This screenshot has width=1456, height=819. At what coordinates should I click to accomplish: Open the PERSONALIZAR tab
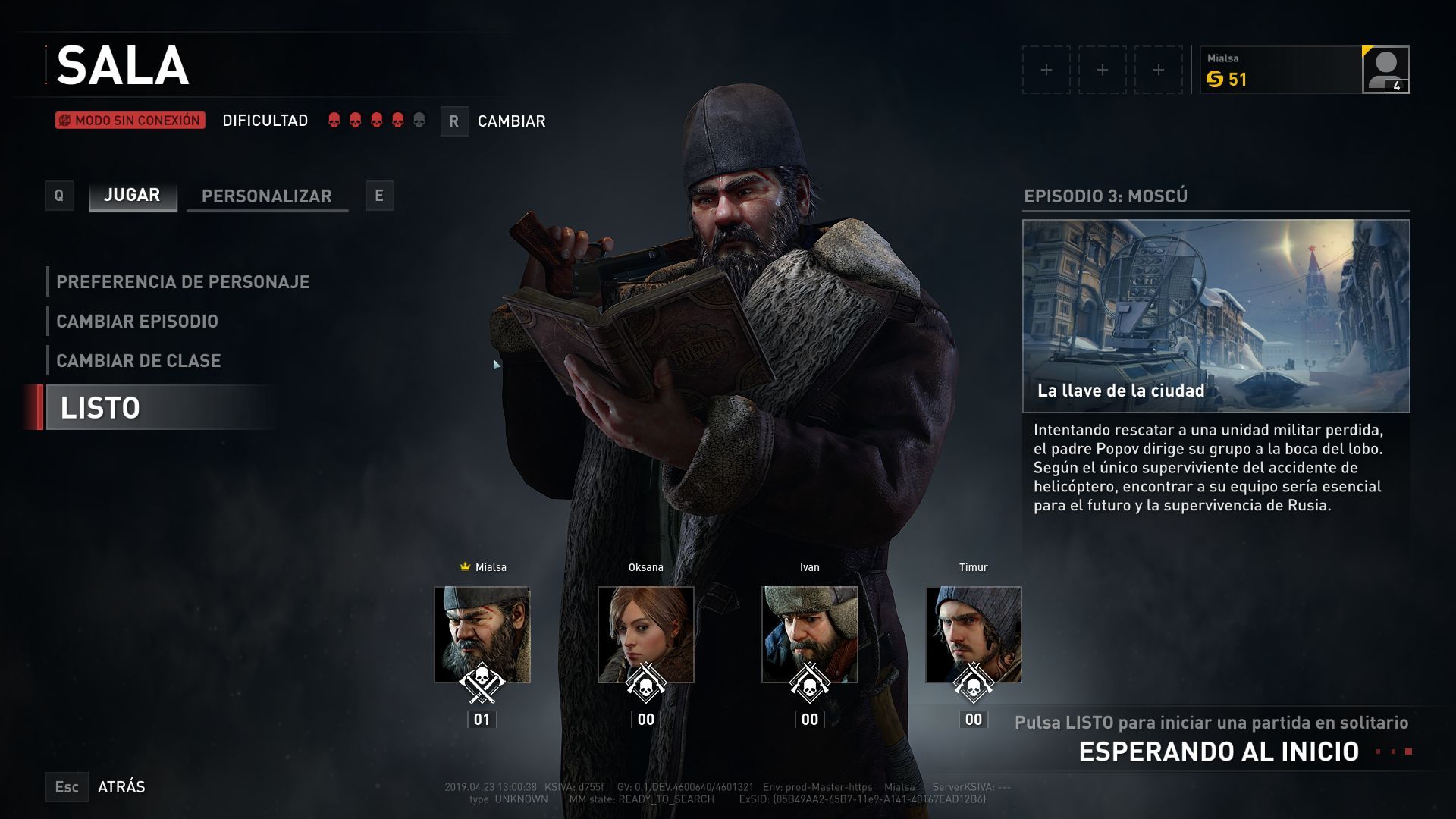(267, 196)
